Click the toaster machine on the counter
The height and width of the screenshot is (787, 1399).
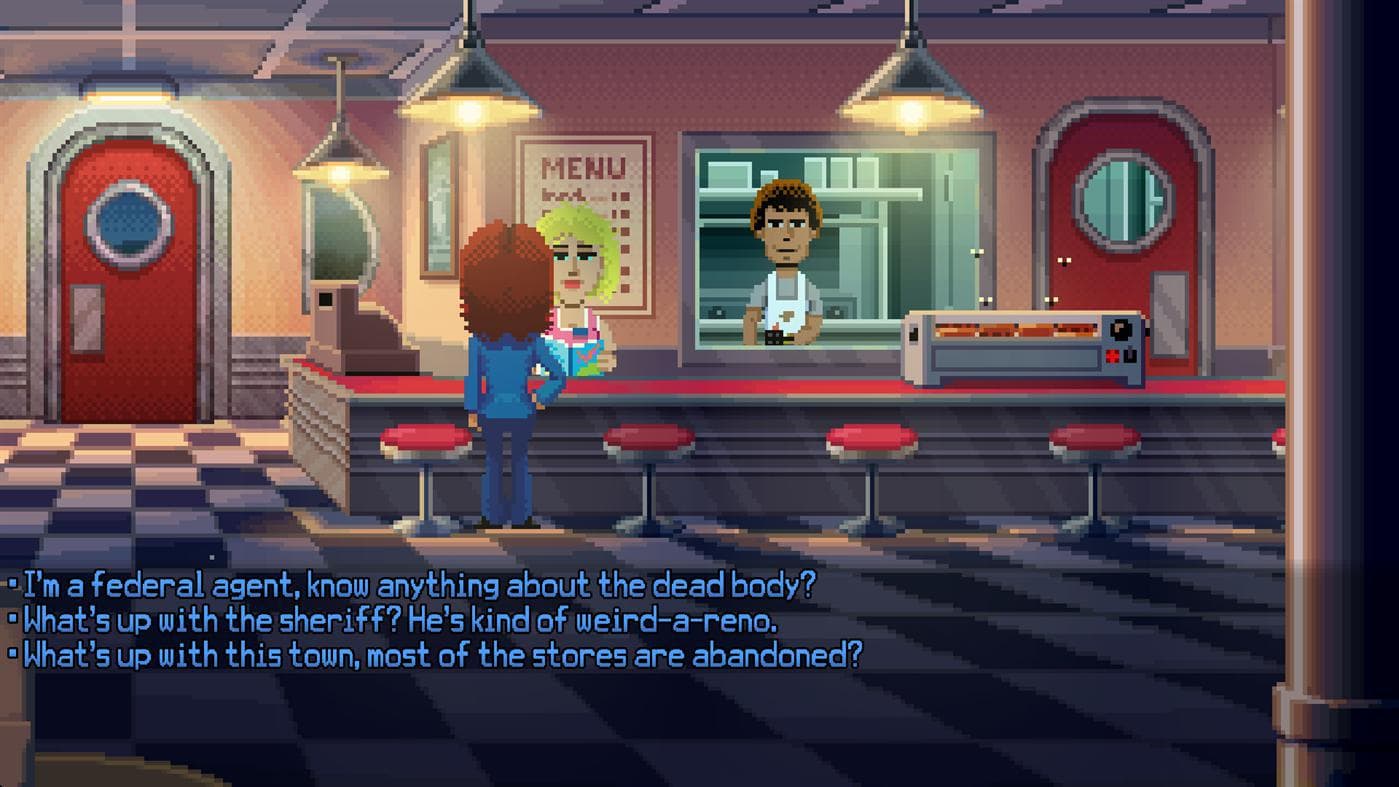pos(1020,345)
